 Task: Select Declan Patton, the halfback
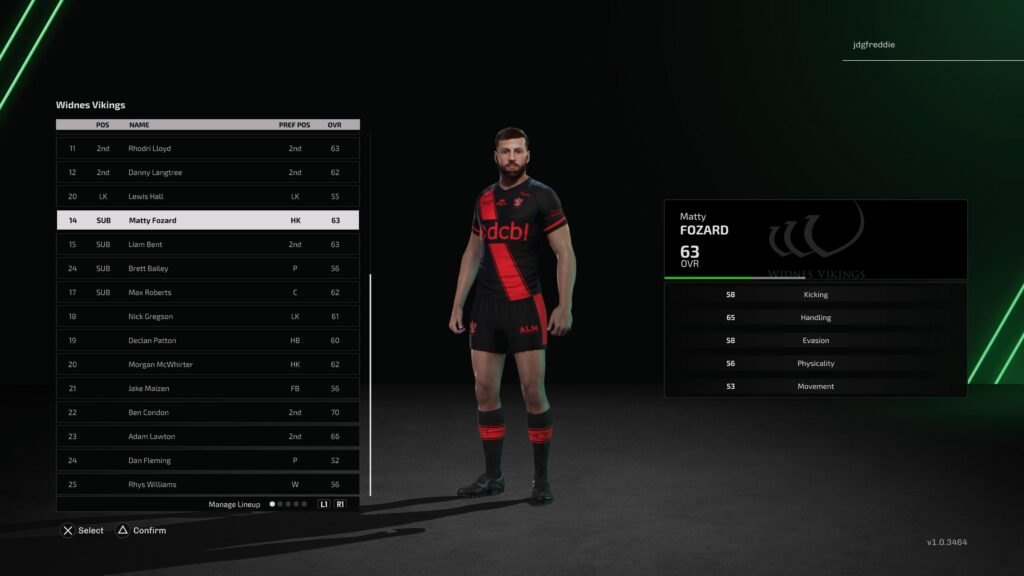(x=207, y=340)
